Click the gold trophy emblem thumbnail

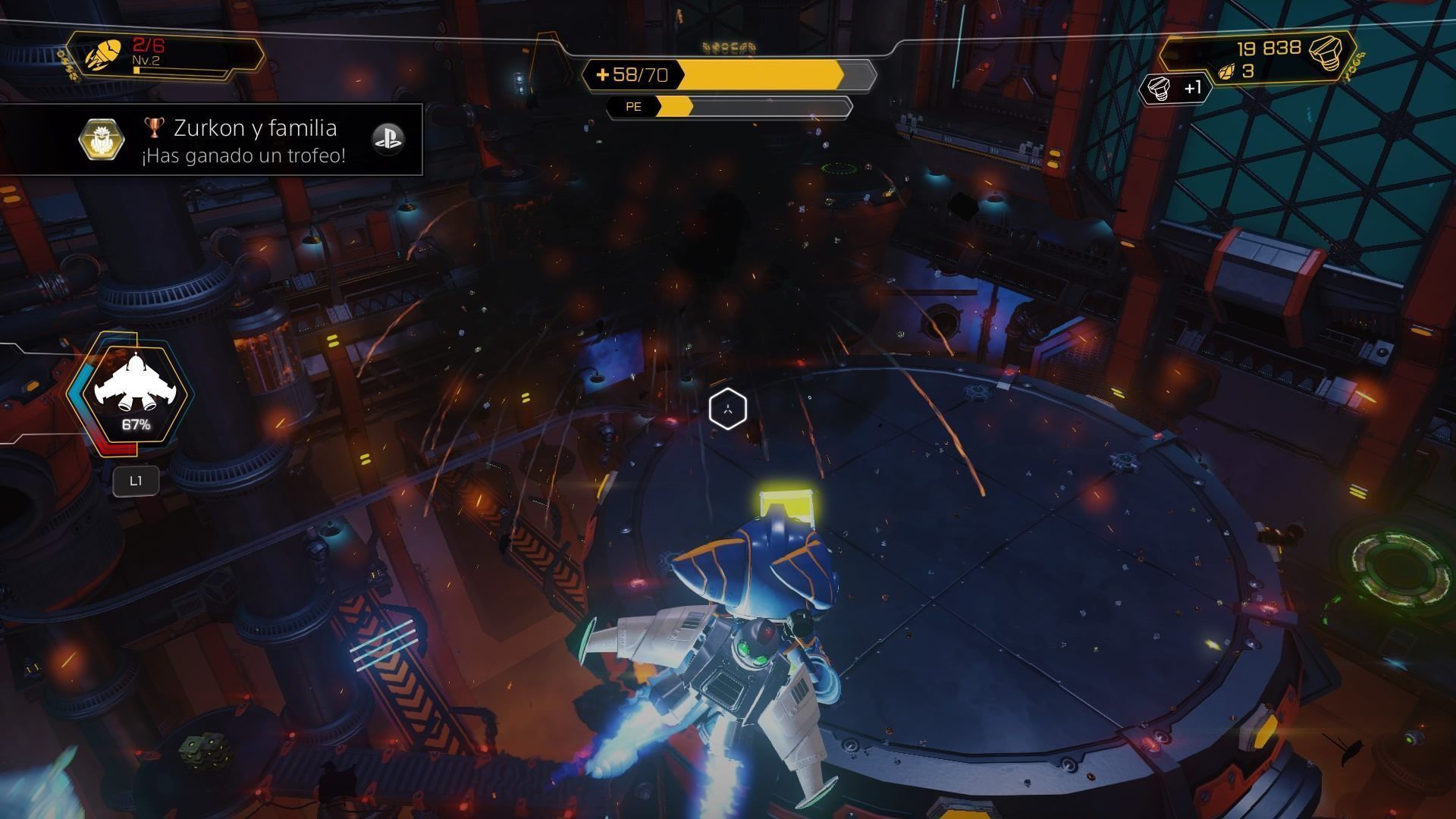point(102,139)
